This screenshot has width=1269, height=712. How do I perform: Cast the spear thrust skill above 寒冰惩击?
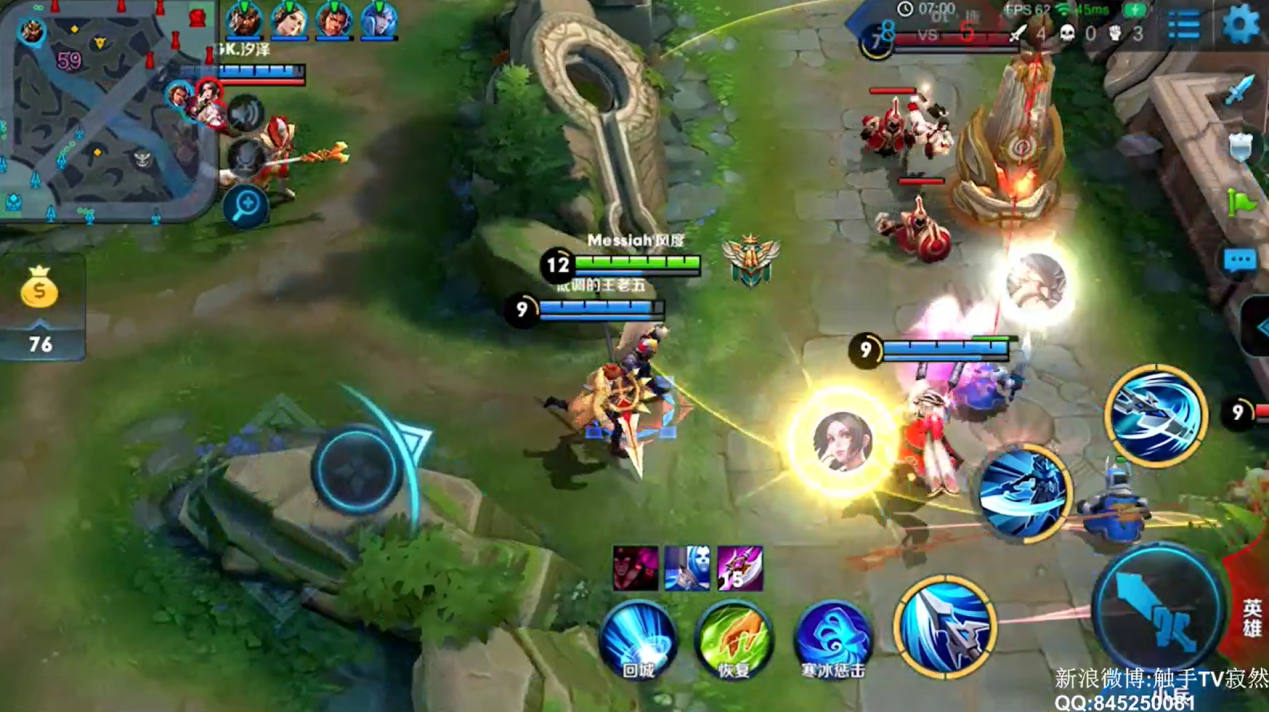click(944, 626)
